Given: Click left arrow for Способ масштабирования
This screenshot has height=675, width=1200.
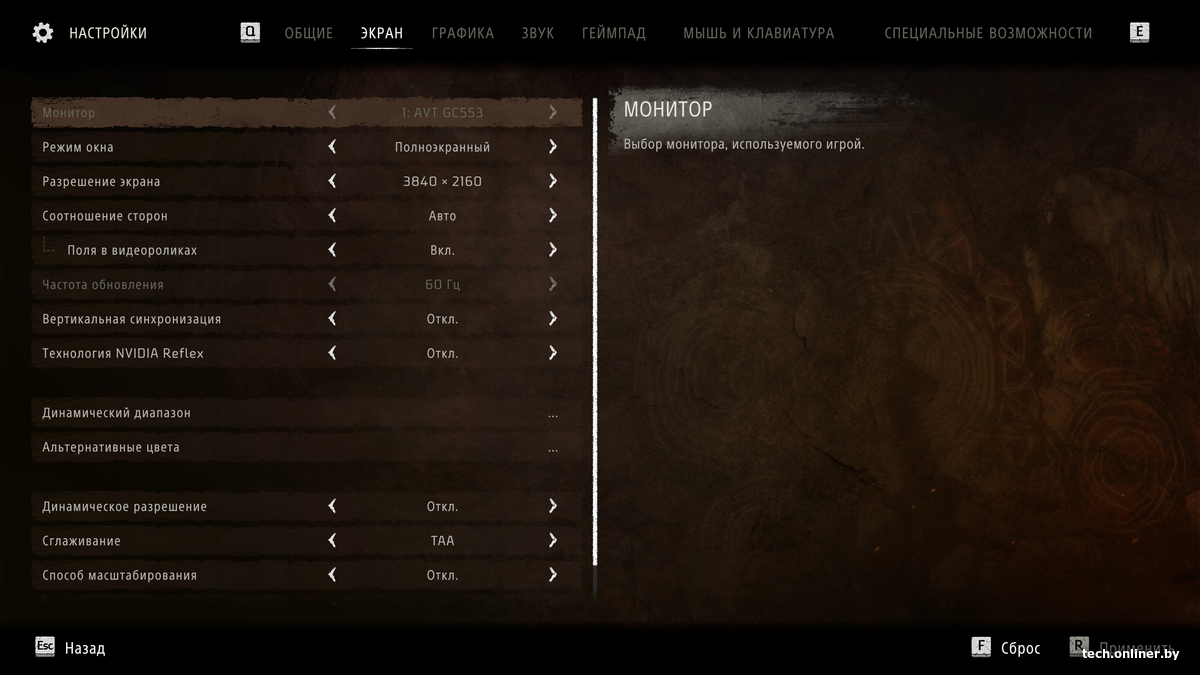Looking at the screenshot, I should coord(332,575).
